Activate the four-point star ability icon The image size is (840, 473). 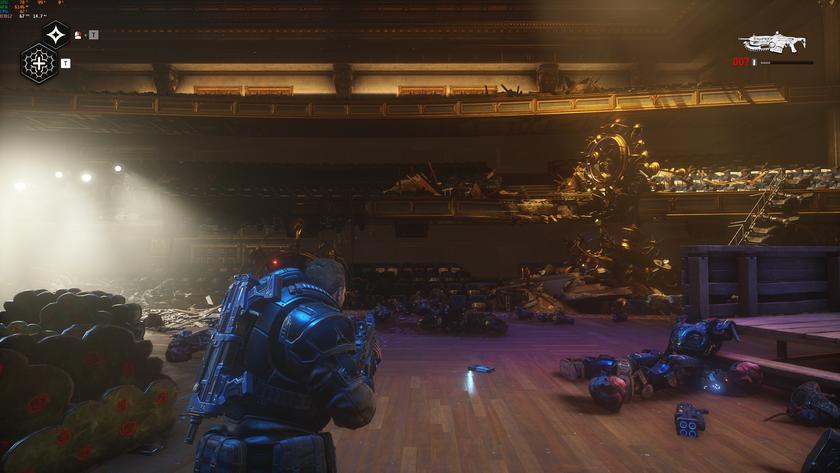(x=55, y=35)
